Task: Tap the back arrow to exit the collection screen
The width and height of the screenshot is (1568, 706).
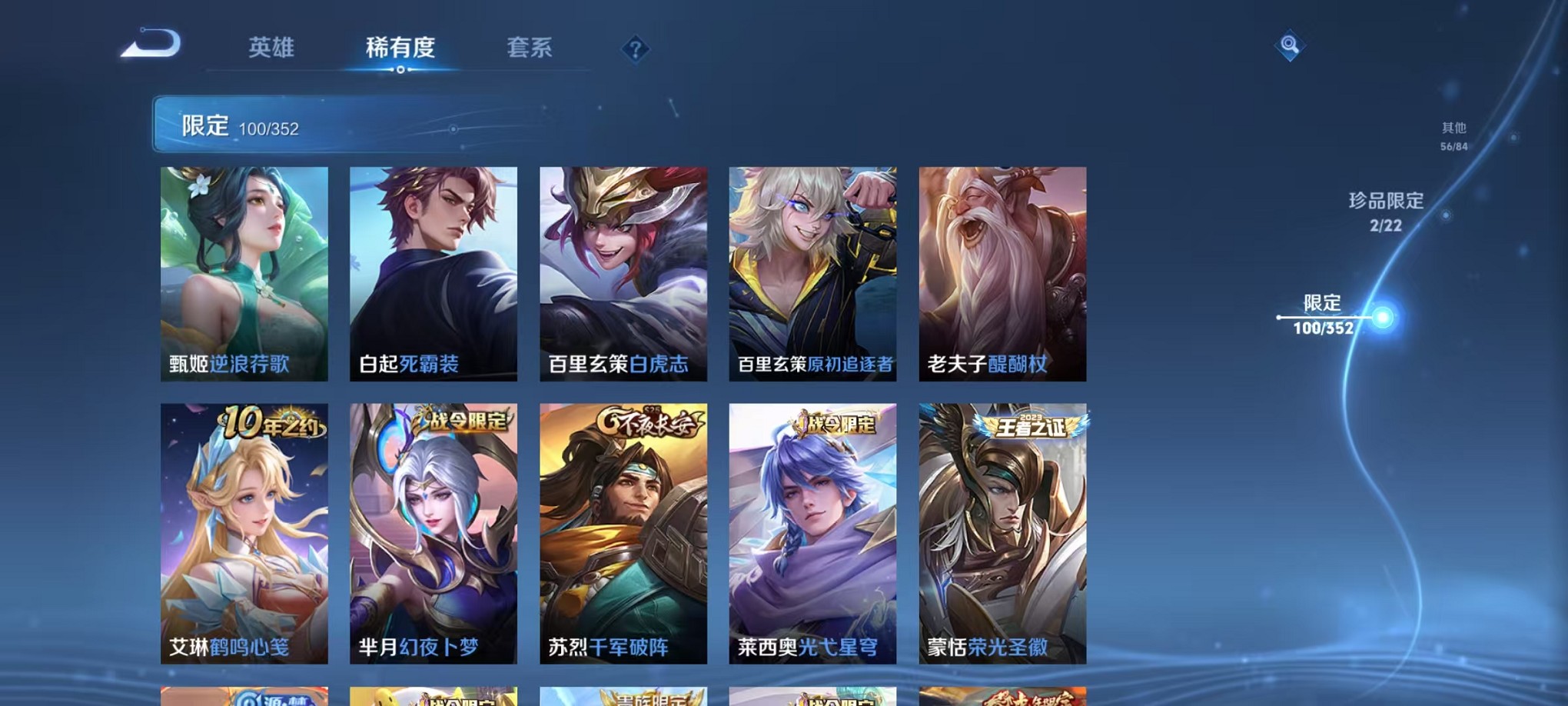Action: click(151, 45)
